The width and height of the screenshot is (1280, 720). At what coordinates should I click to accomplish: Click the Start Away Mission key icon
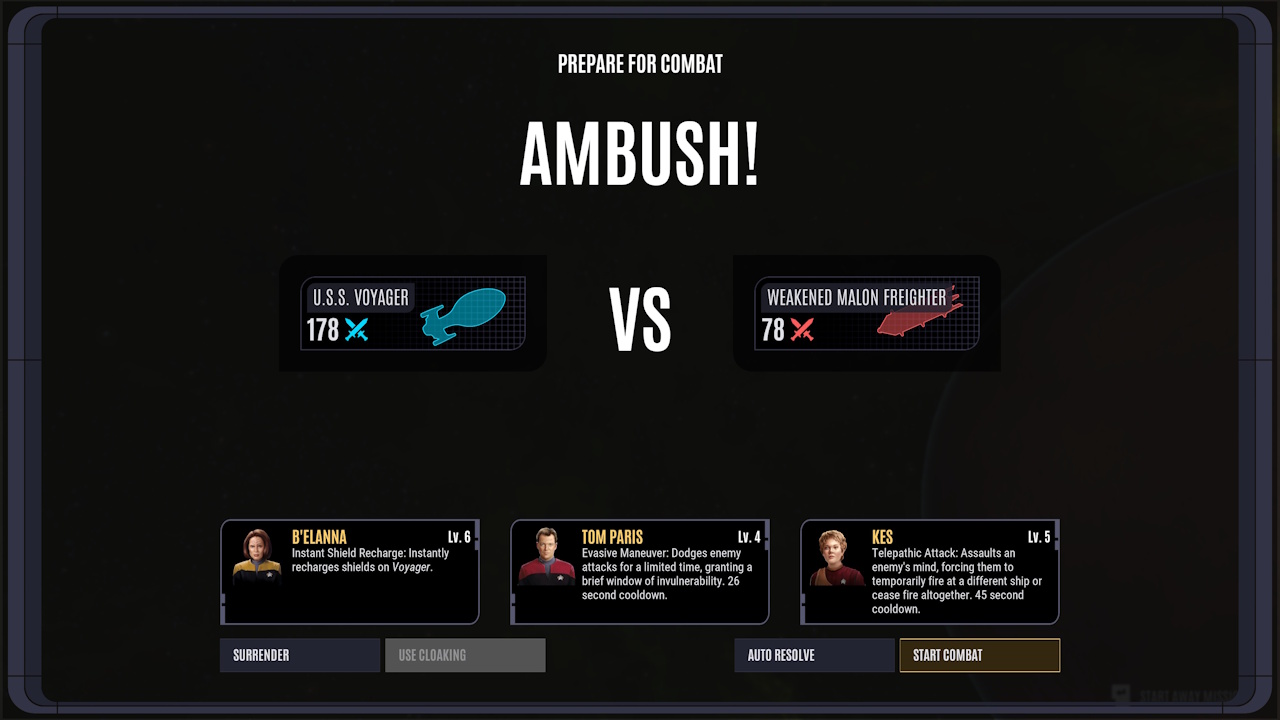point(1120,690)
